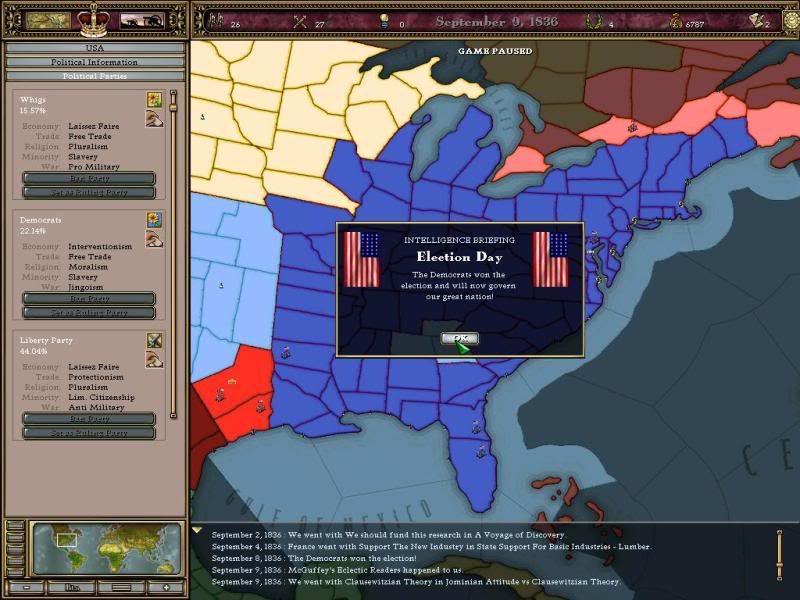Ban the Democrats party

pyautogui.click(x=89, y=298)
